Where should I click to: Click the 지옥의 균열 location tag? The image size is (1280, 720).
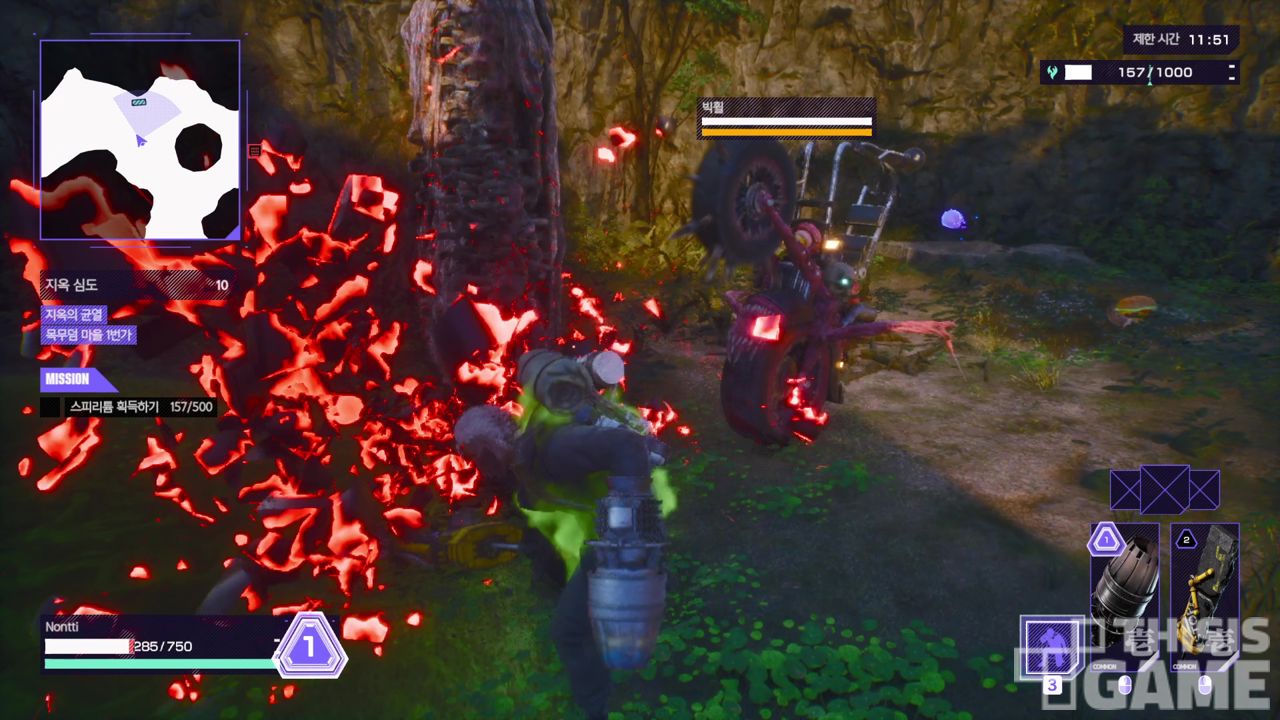(x=74, y=314)
